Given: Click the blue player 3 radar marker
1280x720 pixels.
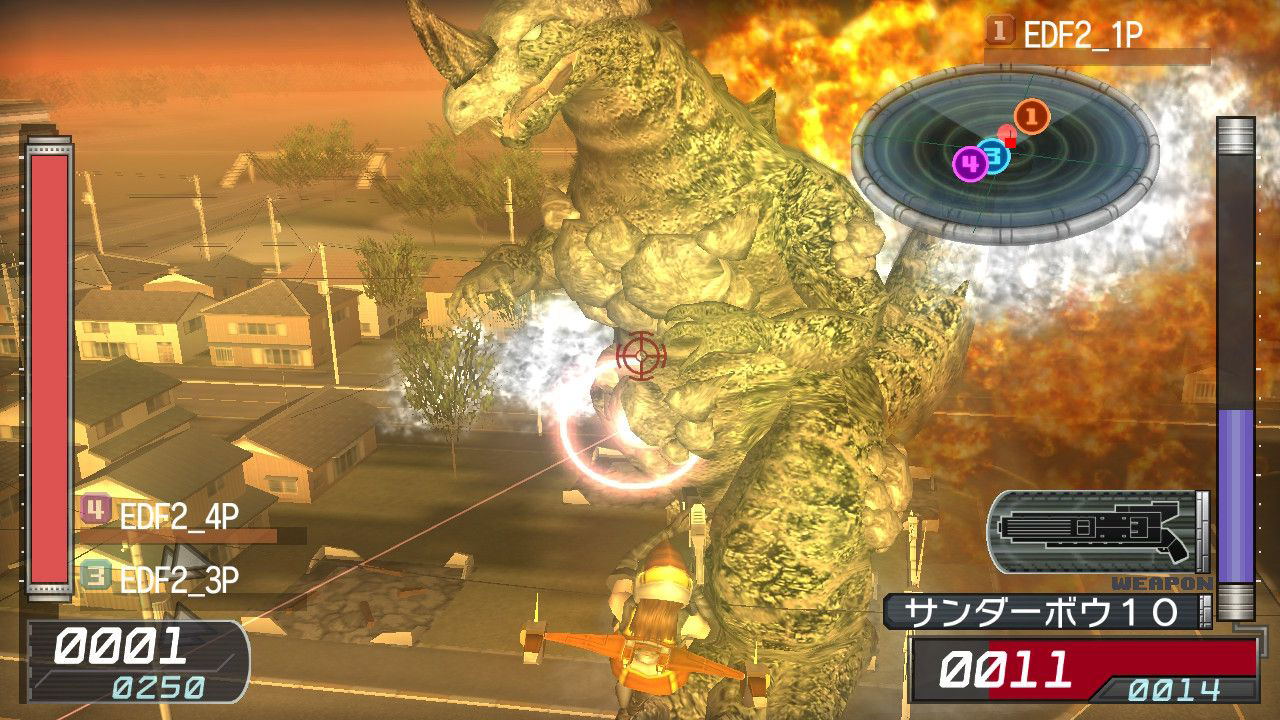Looking at the screenshot, I should tap(993, 156).
